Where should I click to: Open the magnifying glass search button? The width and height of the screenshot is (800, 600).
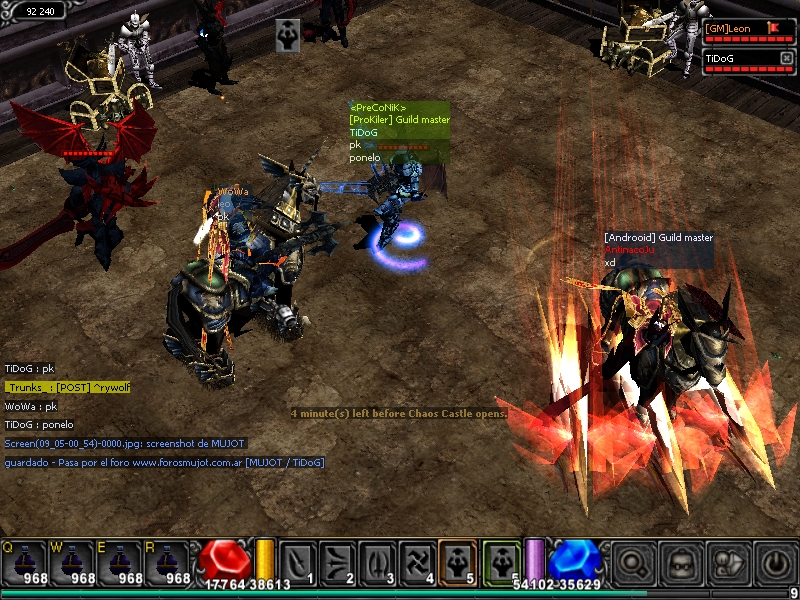pyautogui.click(x=632, y=562)
